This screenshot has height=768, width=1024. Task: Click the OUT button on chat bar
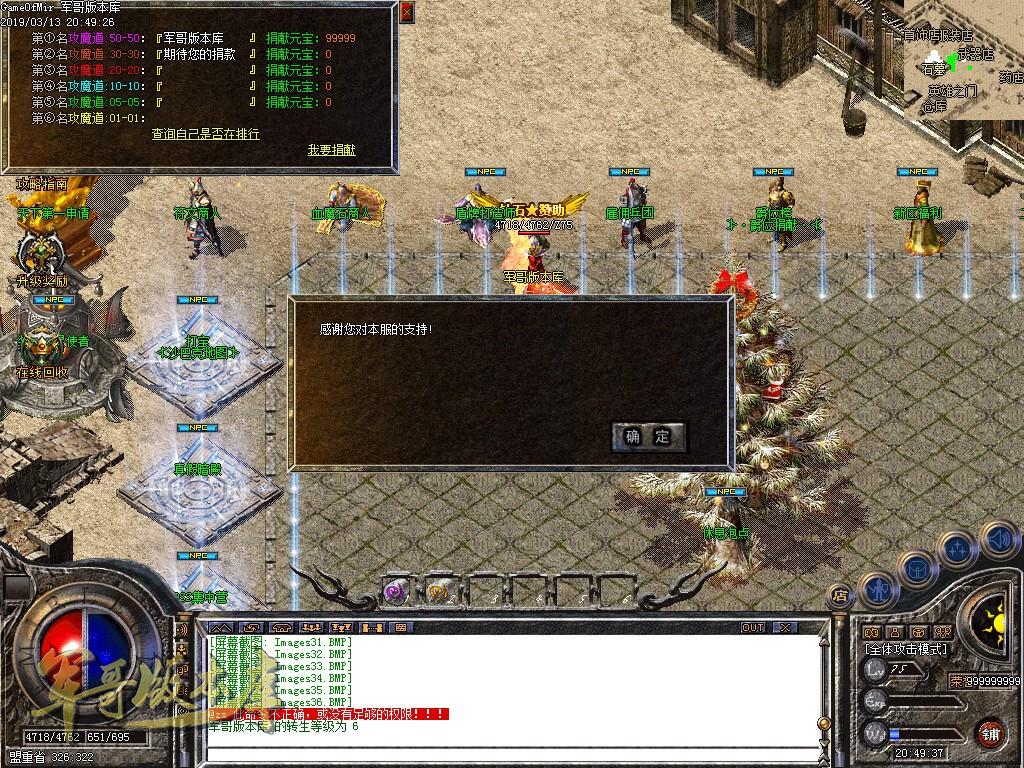click(753, 628)
